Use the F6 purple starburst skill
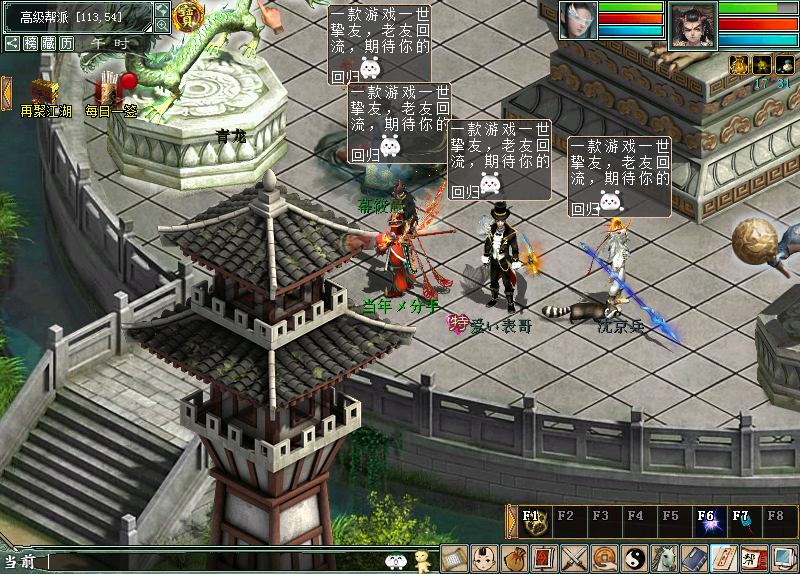The image size is (800, 574). click(x=707, y=521)
